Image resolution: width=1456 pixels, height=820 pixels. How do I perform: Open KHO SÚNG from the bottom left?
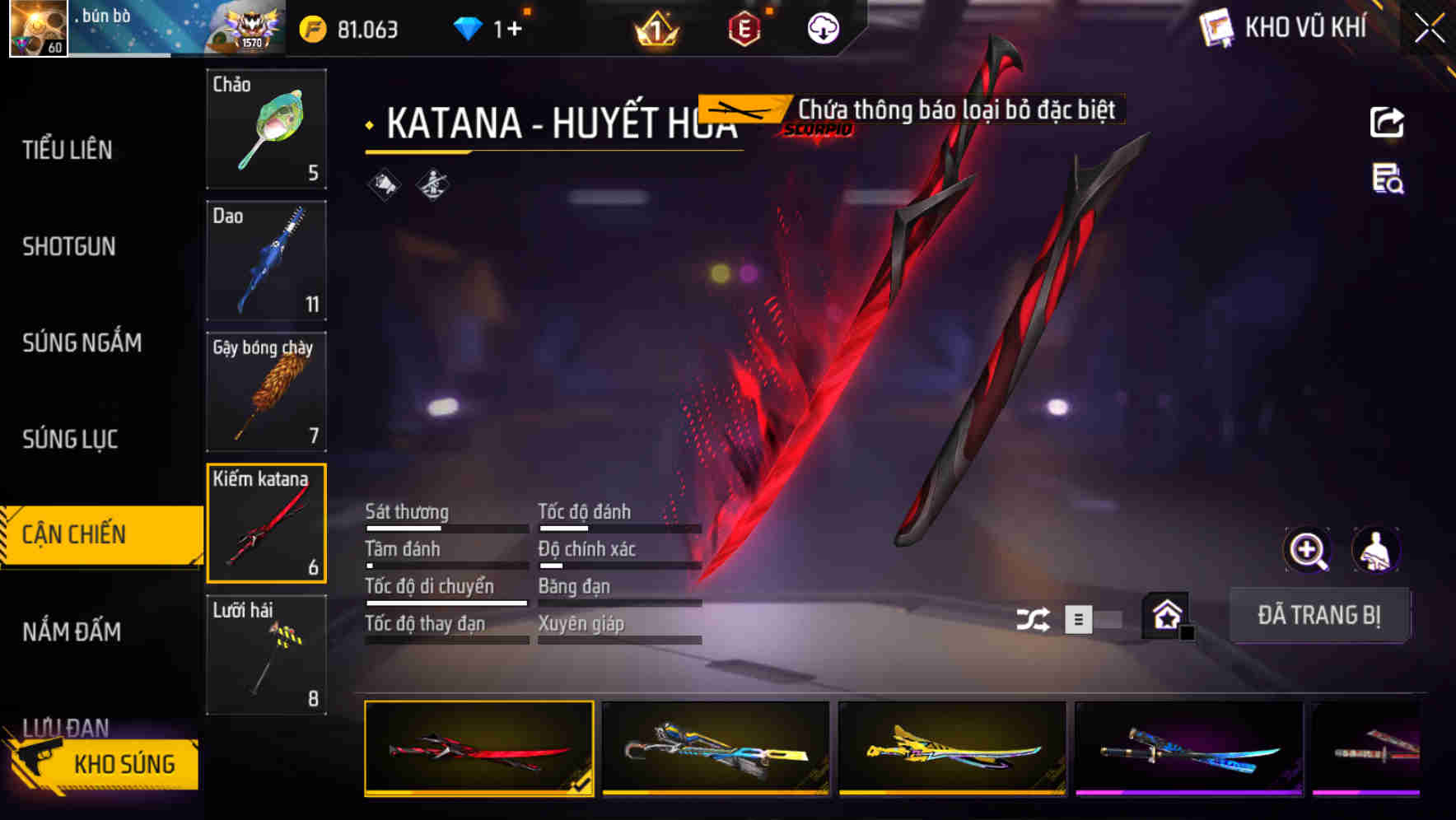point(124,763)
